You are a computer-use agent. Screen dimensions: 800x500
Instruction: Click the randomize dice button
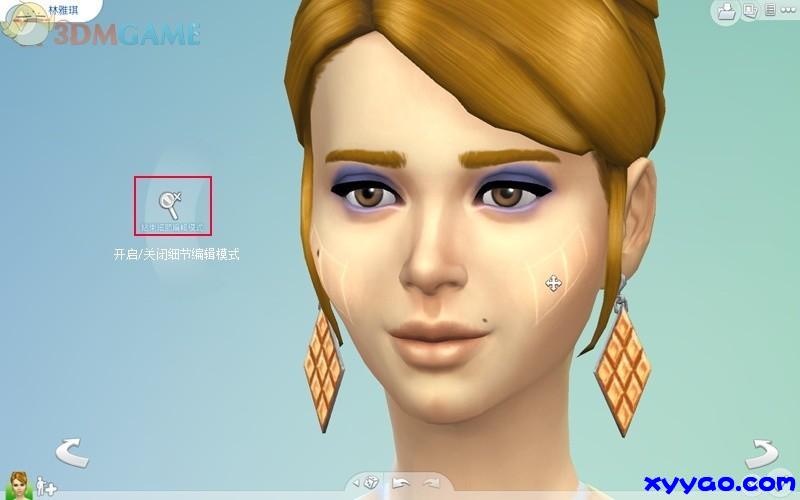(x=371, y=482)
